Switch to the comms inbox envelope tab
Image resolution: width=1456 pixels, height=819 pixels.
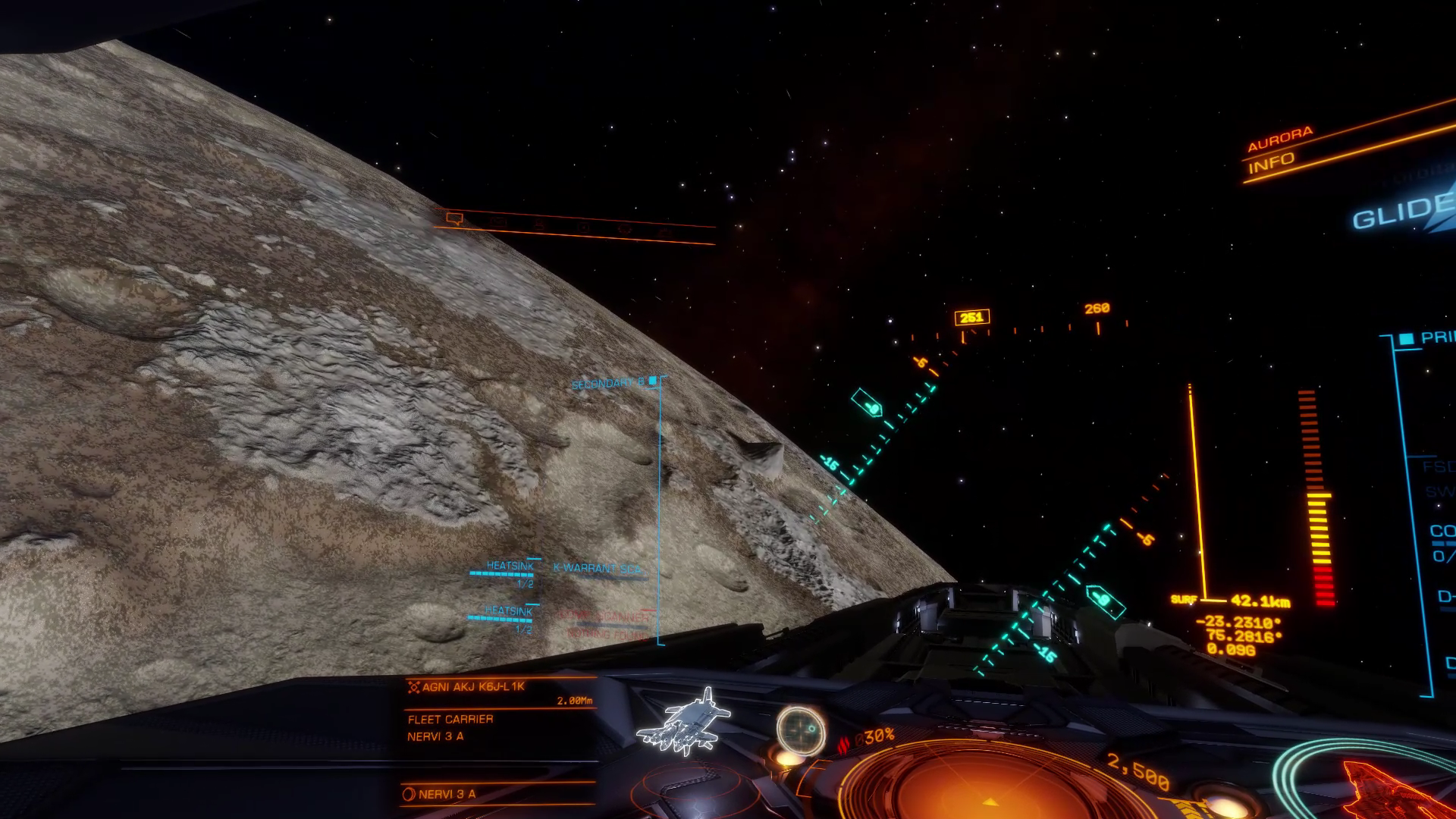pyautogui.click(x=497, y=222)
